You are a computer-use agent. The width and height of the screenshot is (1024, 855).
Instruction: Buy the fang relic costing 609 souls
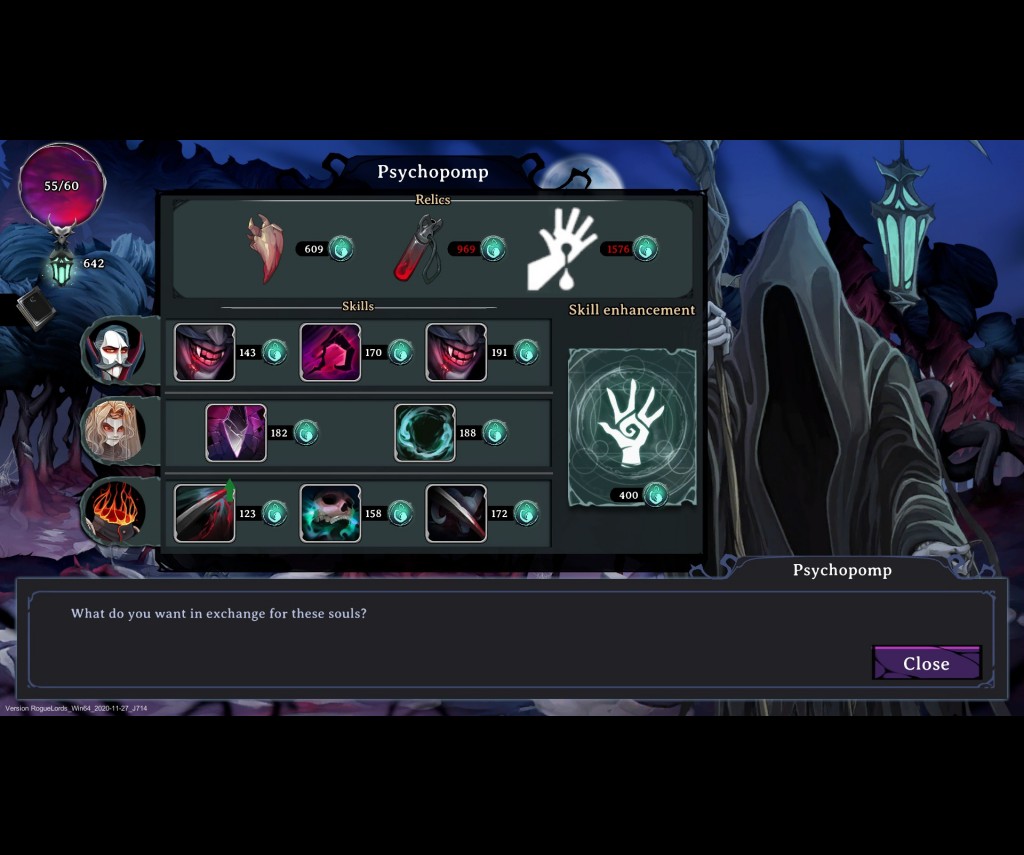coord(267,248)
